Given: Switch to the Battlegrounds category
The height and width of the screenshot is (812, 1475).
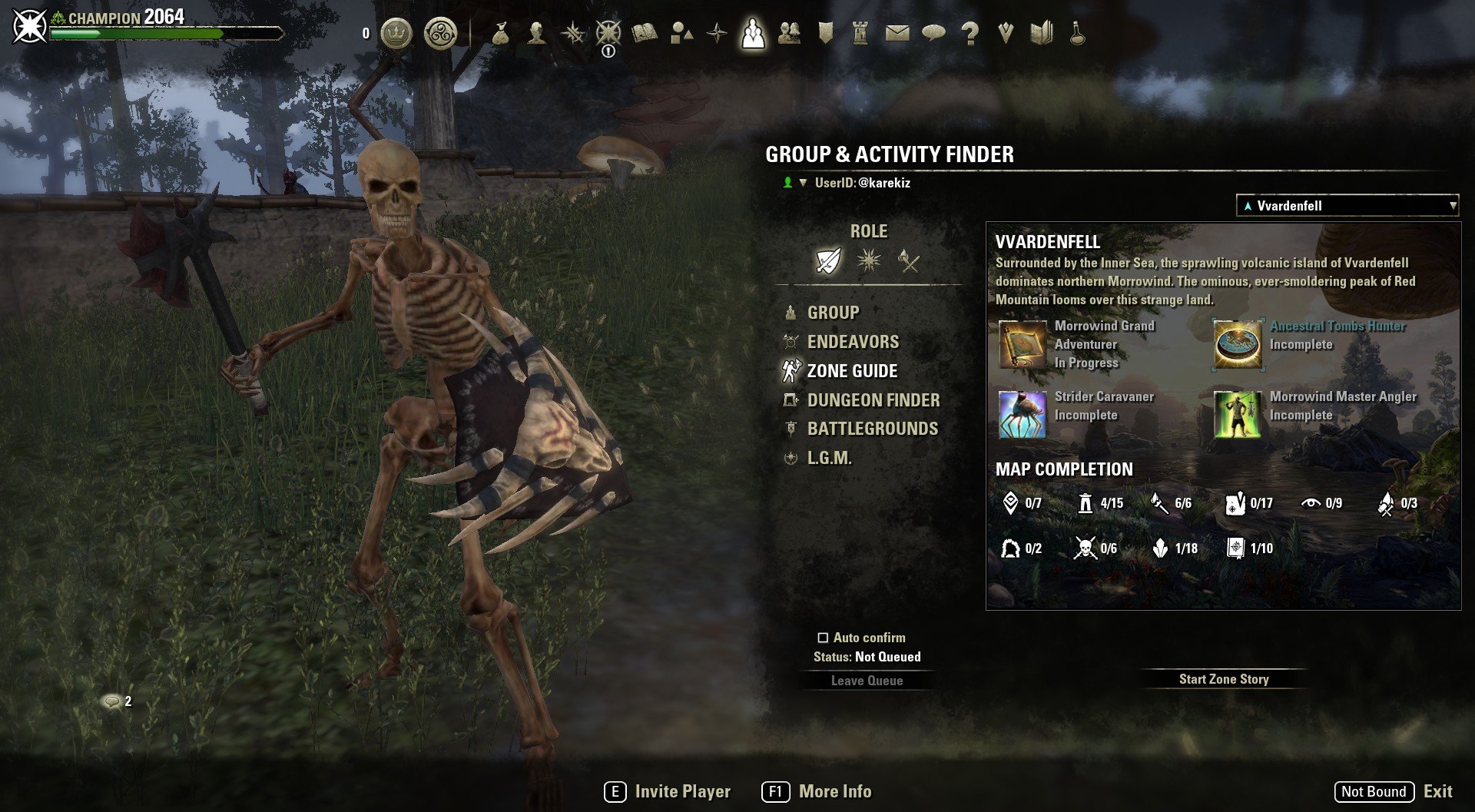Looking at the screenshot, I should pyautogui.click(x=872, y=429).
